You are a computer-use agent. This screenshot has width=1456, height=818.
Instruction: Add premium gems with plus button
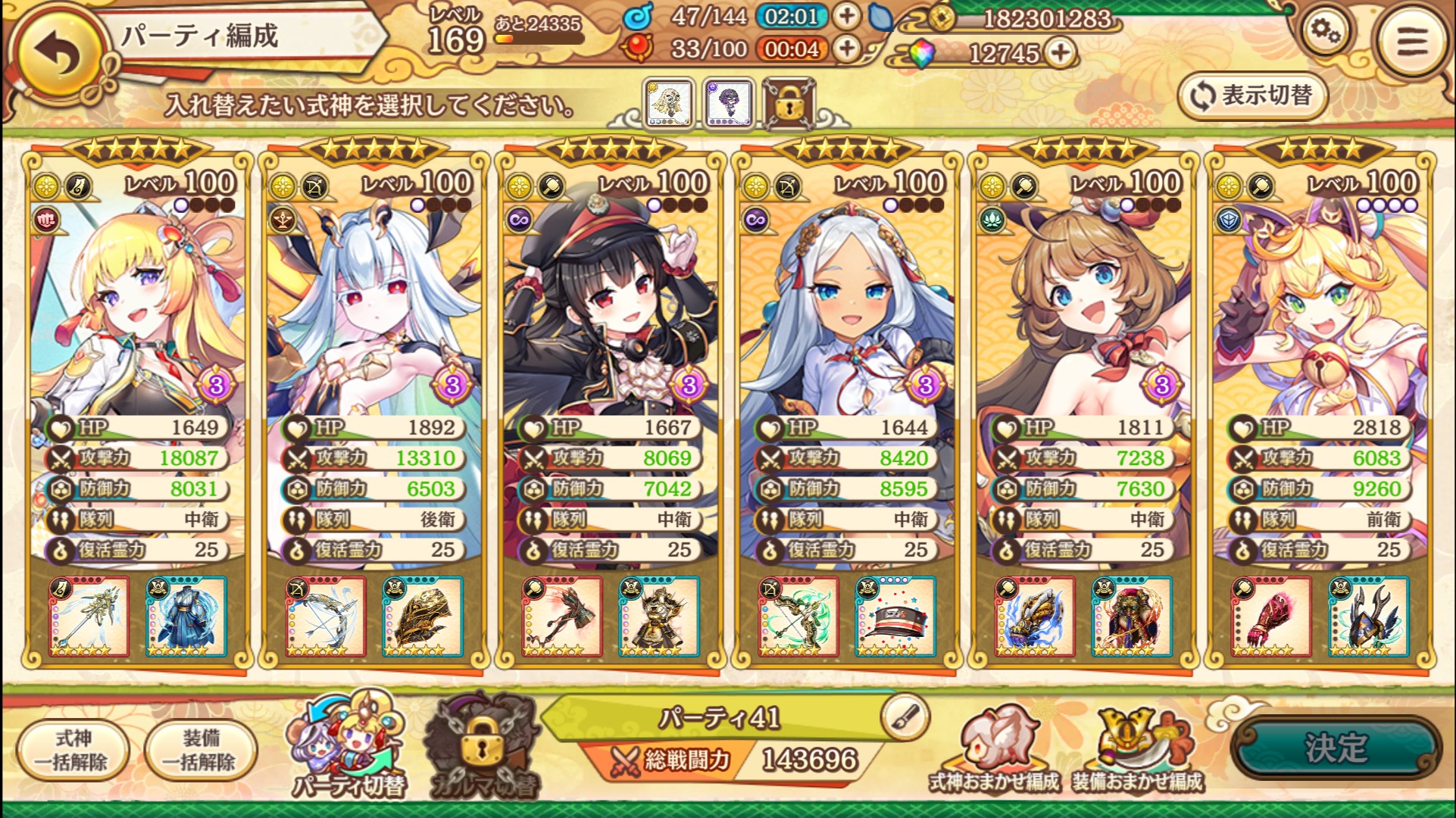1061,52
